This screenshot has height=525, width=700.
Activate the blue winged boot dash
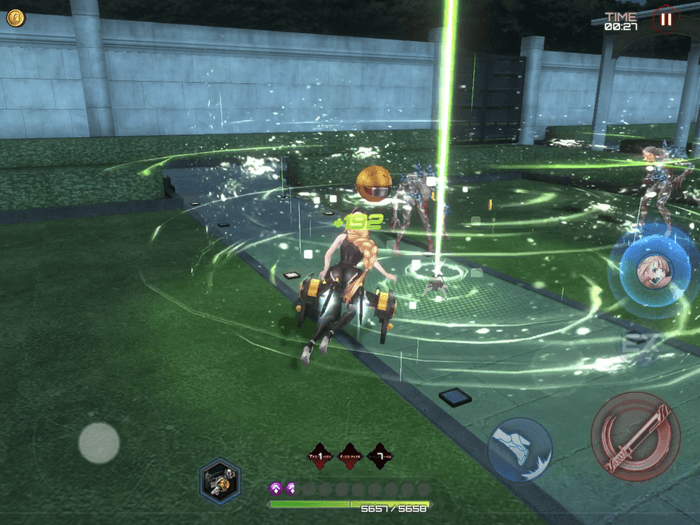(520, 449)
